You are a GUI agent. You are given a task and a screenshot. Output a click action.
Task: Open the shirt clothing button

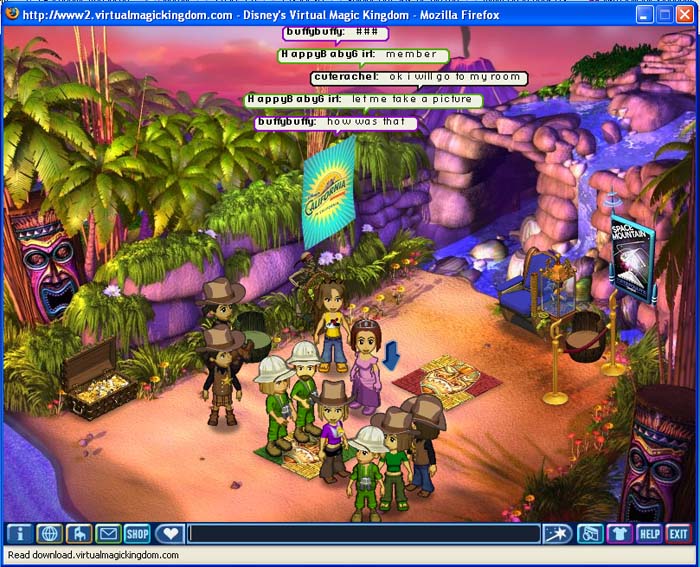point(620,534)
